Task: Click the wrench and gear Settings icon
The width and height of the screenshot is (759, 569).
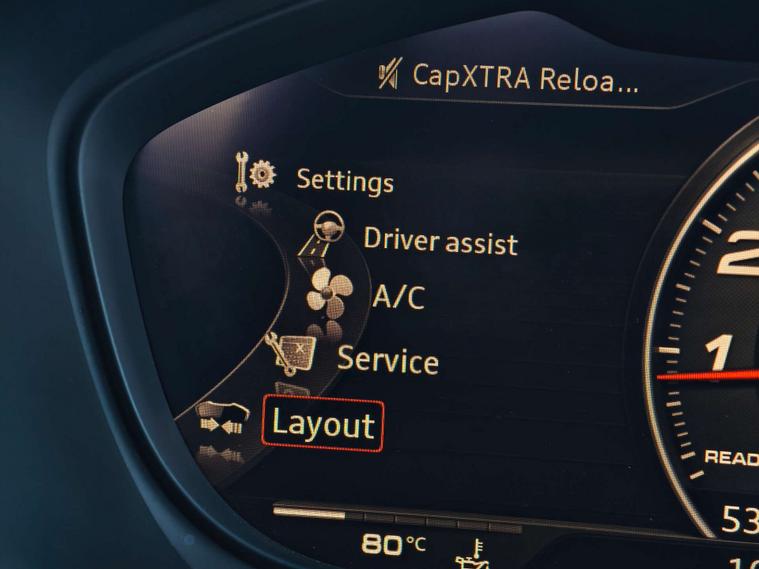Action: 256,173
